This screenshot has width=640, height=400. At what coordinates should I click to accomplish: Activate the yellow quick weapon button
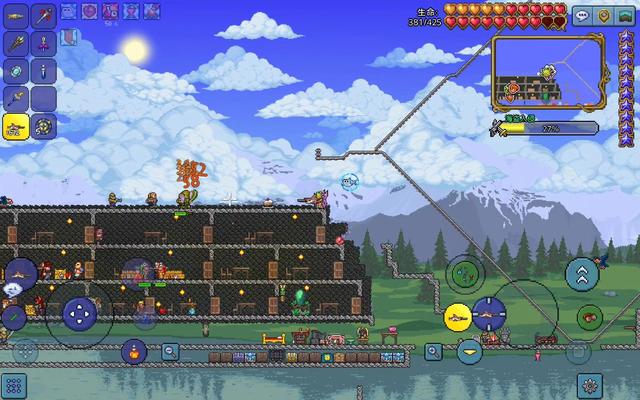click(x=458, y=318)
